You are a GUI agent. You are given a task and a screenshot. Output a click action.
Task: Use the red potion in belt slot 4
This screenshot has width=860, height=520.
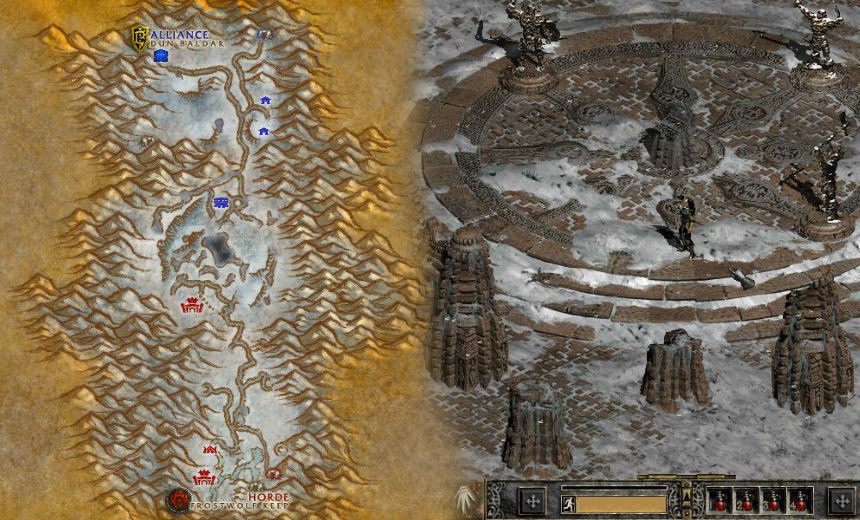[798, 501]
